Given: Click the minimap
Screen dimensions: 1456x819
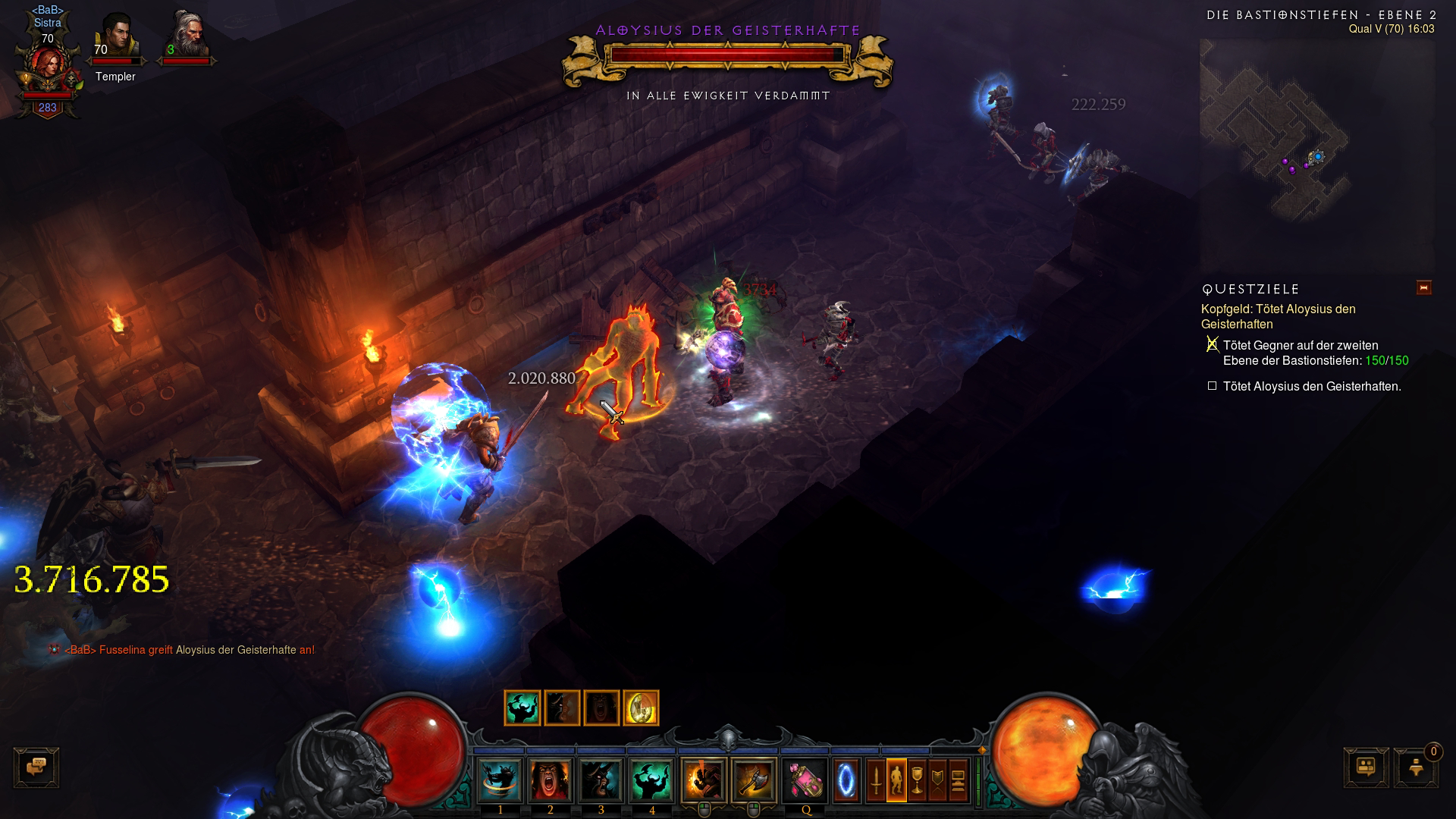Looking at the screenshot, I should click(x=1316, y=152).
